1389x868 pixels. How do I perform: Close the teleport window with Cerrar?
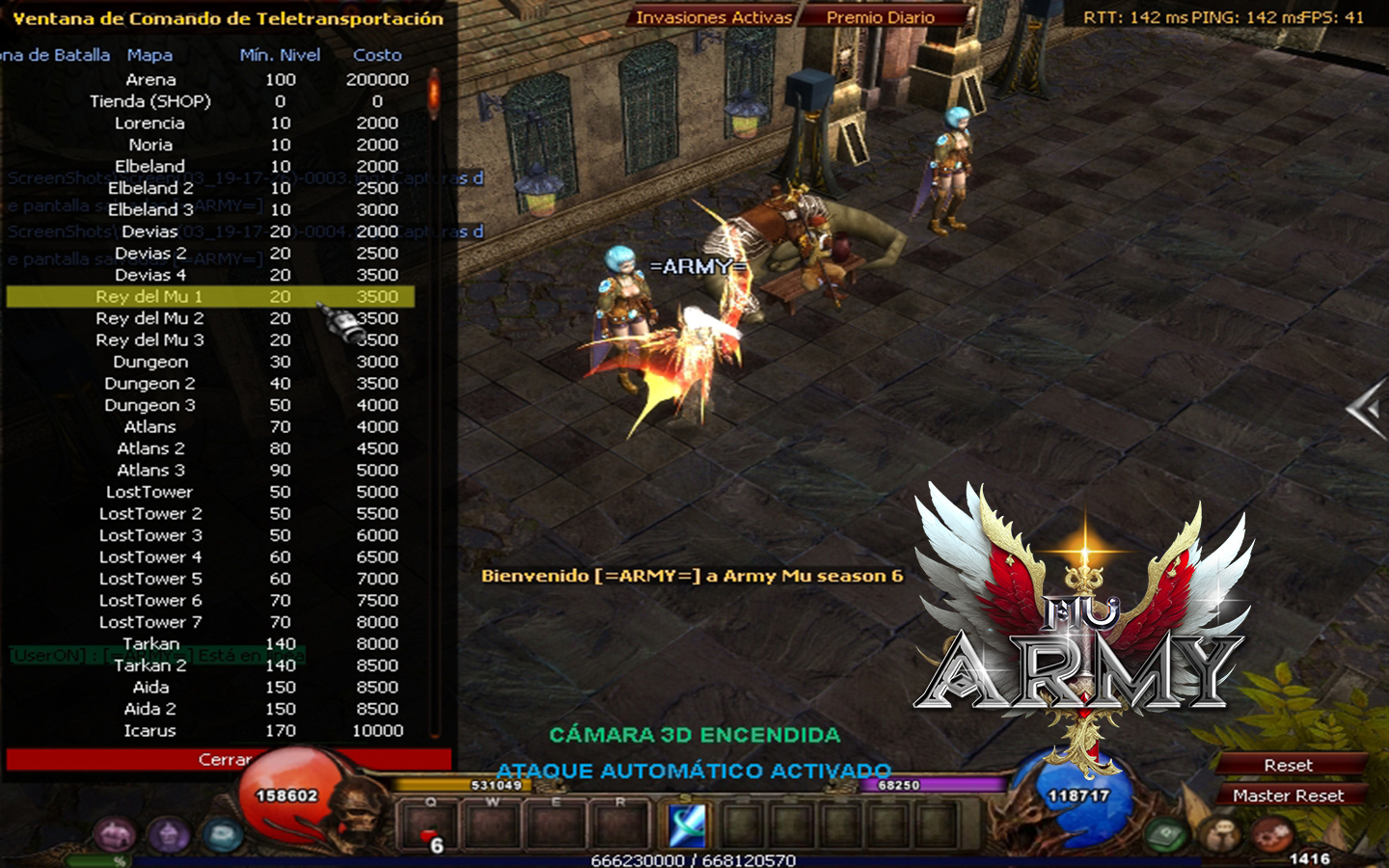pyautogui.click(x=228, y=760)
